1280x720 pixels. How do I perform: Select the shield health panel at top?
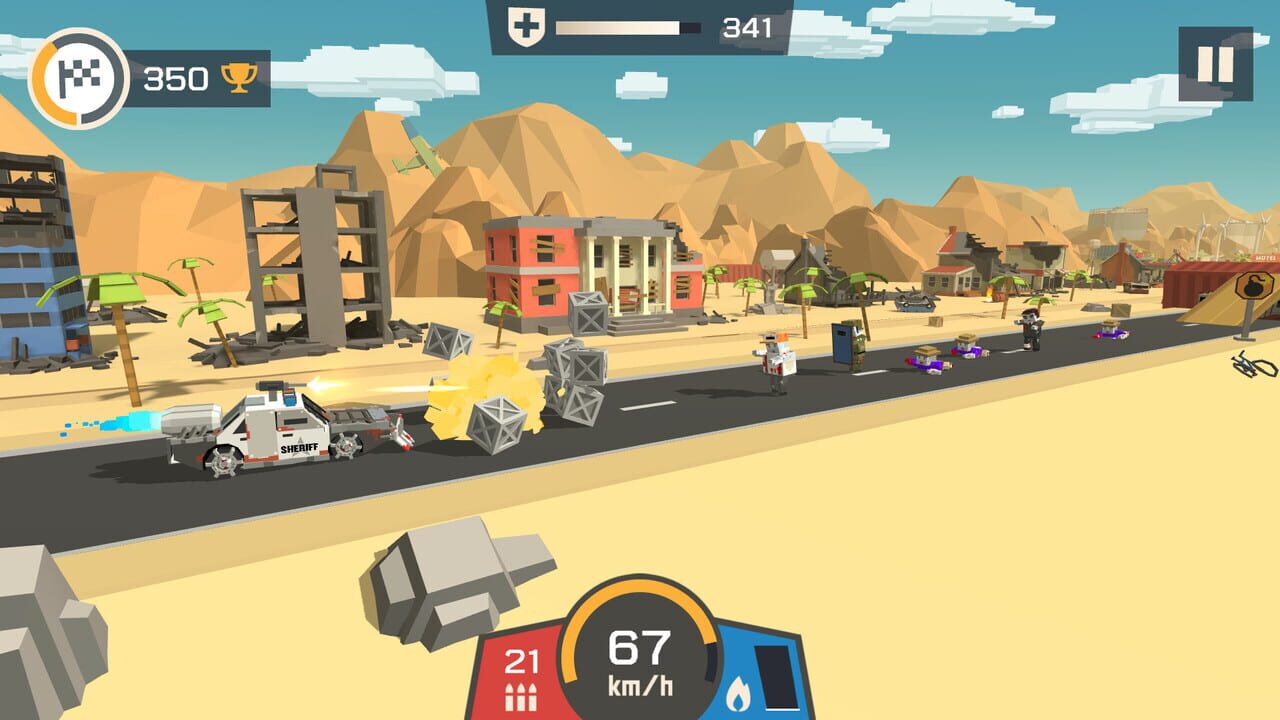pos(640,25)
